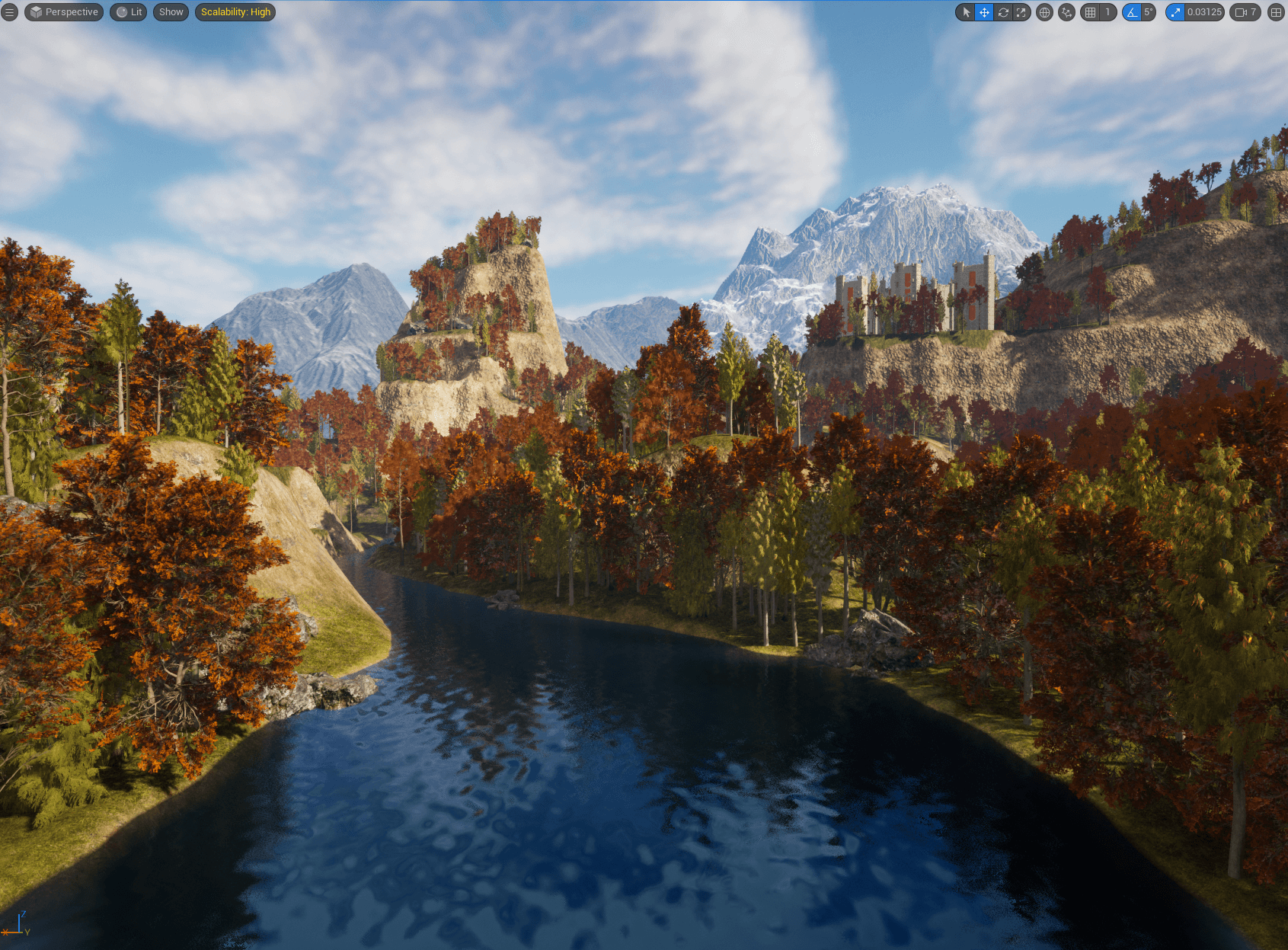
Task: Switch to the rotate gizmo tool
Action: point(1003,12)
